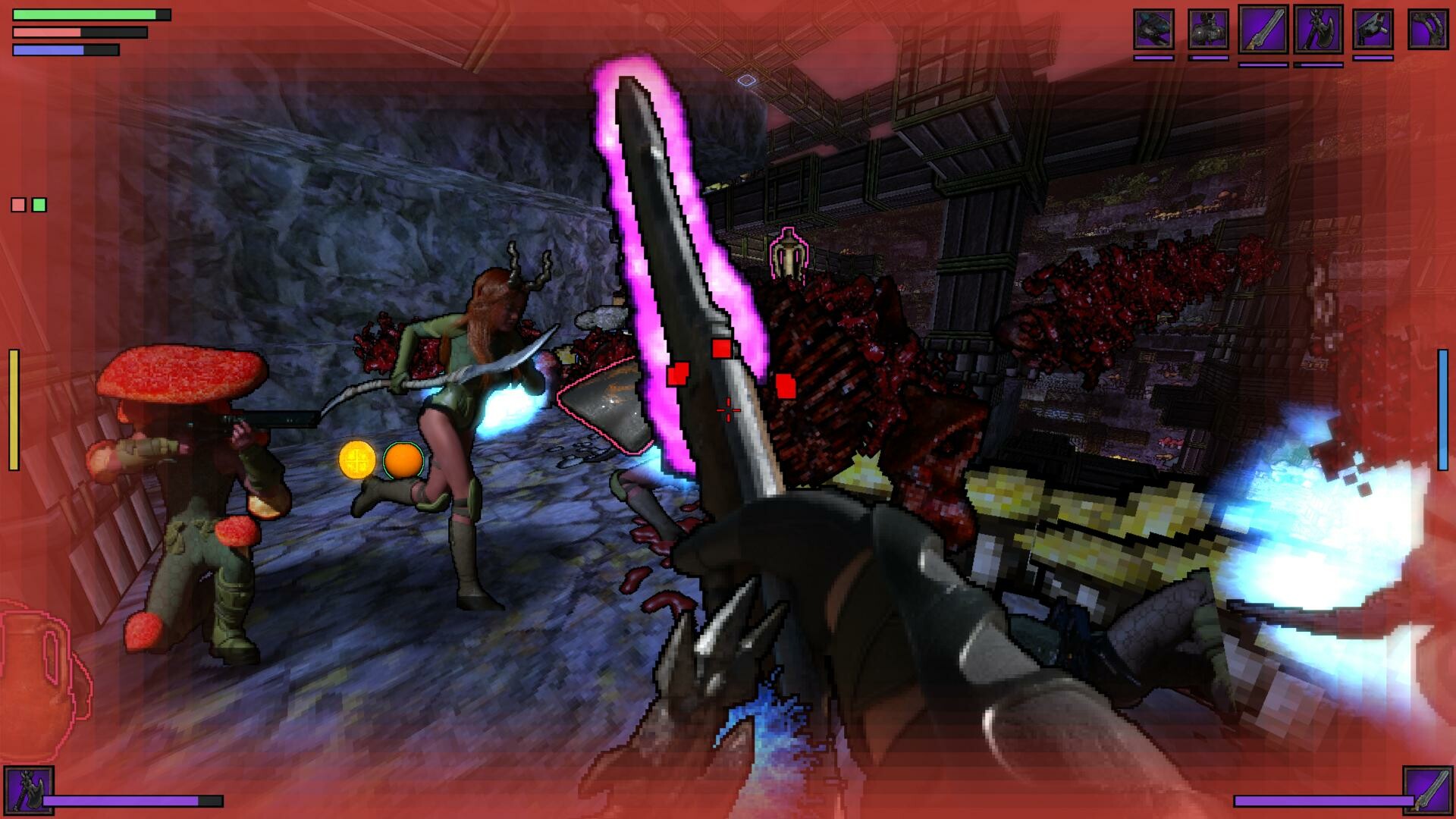Click the purple ammo bar under the revolver slot

click(1373, 58)
